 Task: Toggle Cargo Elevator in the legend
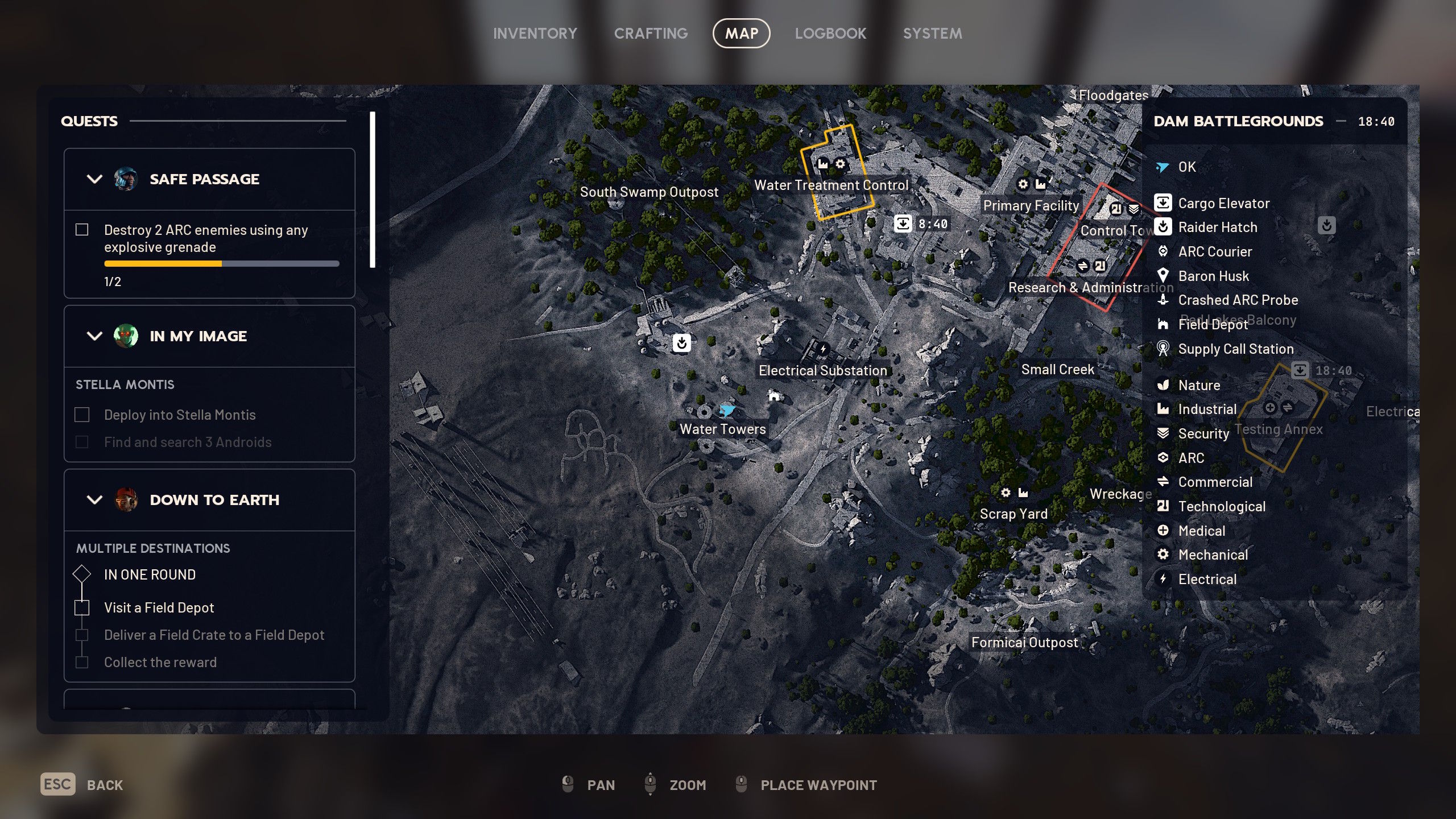pyautogui.click(x=1223, y=203)
